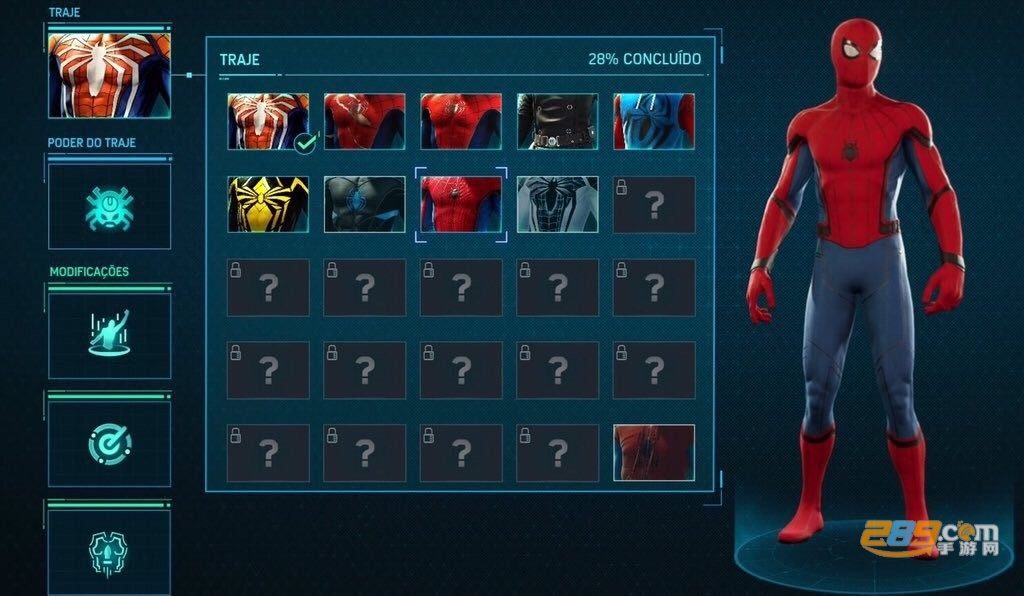
Task: Open the Traje suit preview panel
Action: pos(109,75)
